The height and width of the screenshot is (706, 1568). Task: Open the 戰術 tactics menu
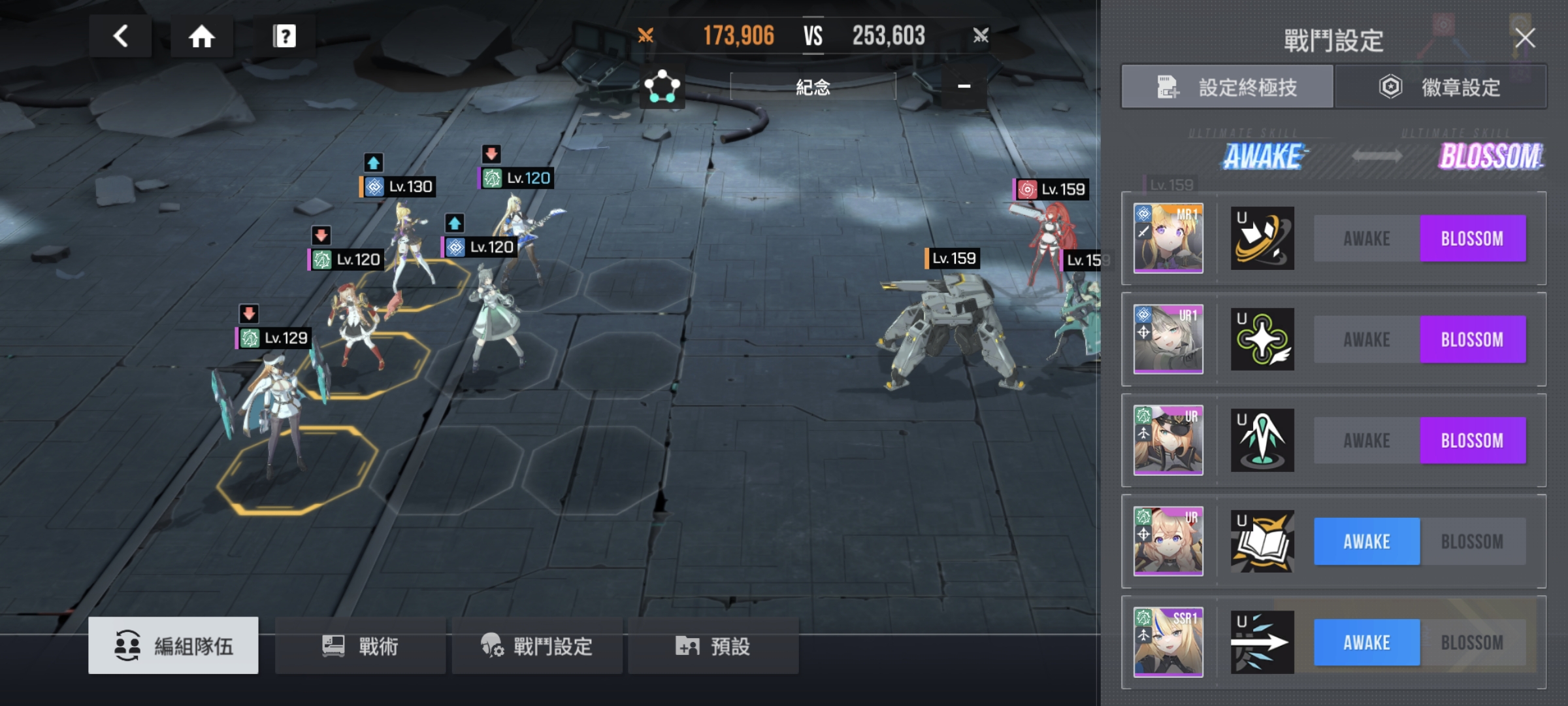(x=360, y=646)
